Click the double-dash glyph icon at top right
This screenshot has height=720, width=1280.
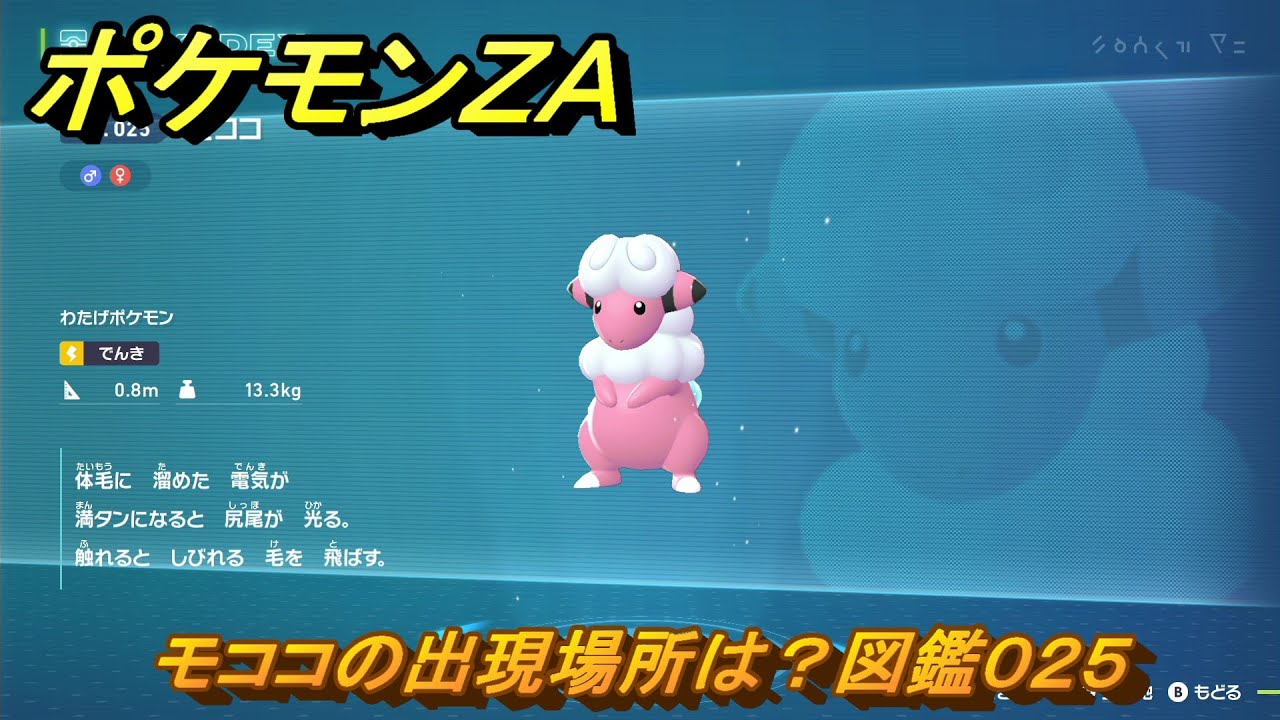[x=1240, y=46]
